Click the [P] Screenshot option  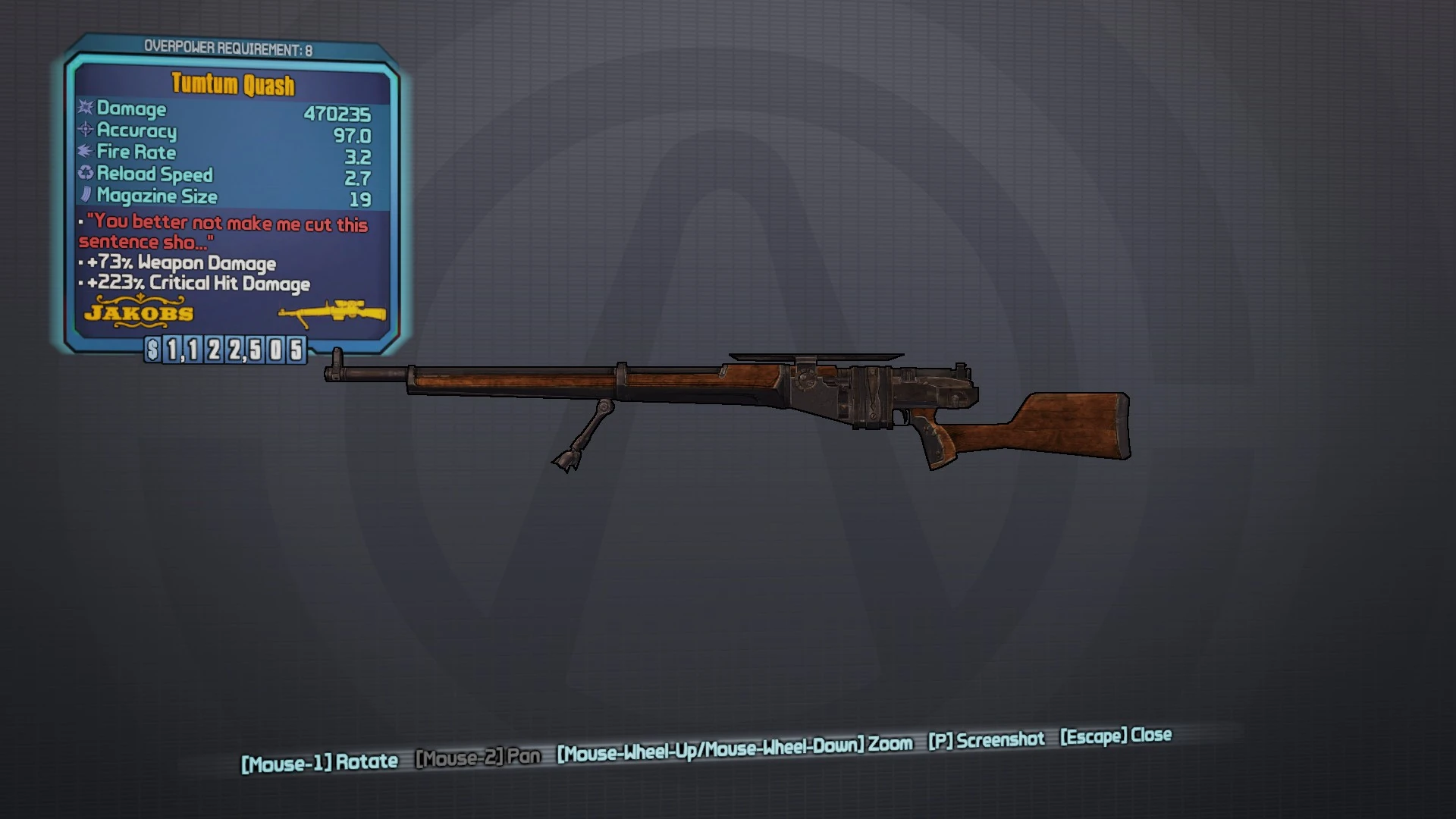pyautogui.click(x=986, y=739)
